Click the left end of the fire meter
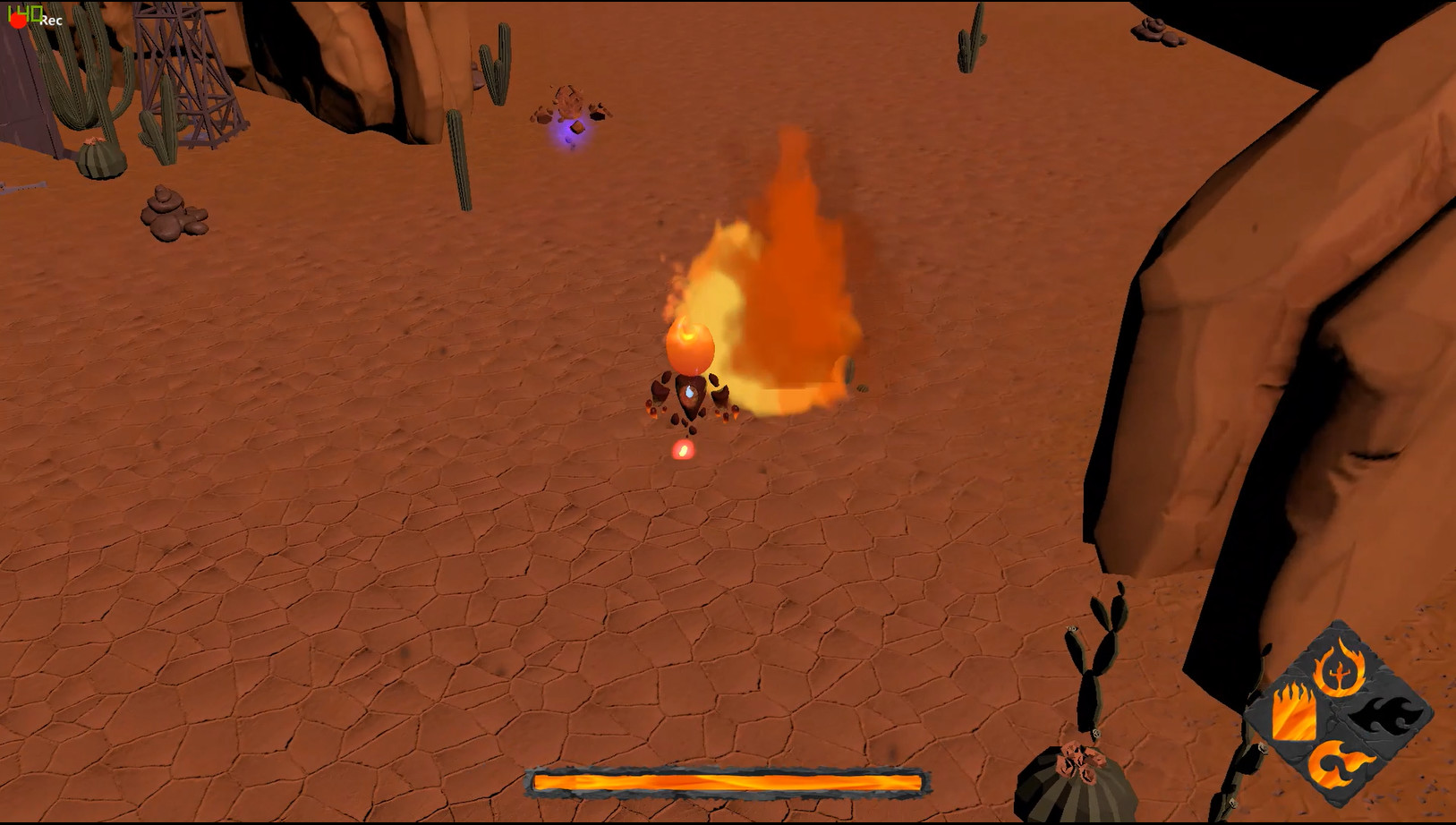Viewport: 1456px width, 825px height. (x=537, y=781)
